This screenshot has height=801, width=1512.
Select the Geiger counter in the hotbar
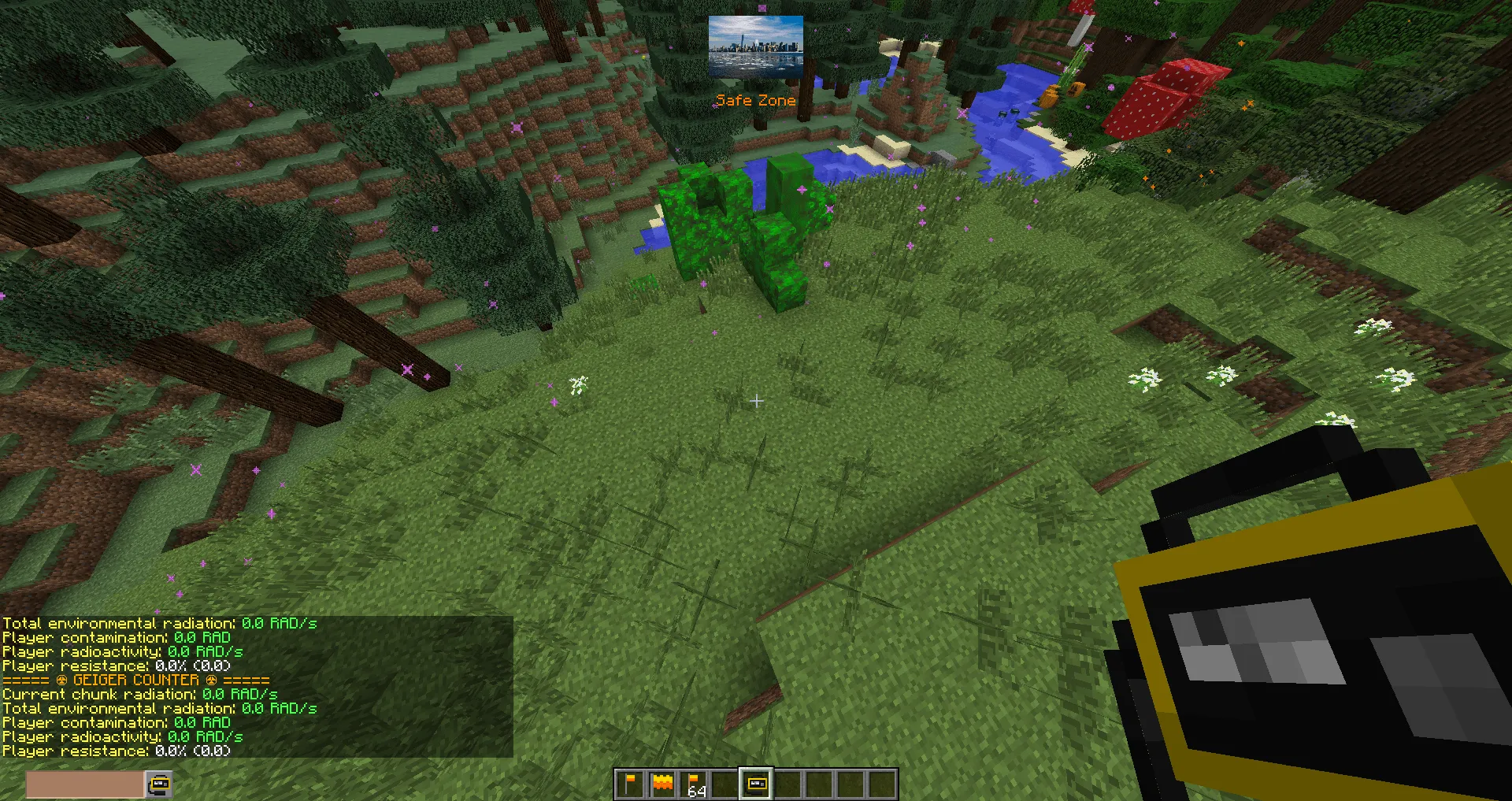(756, 784)
